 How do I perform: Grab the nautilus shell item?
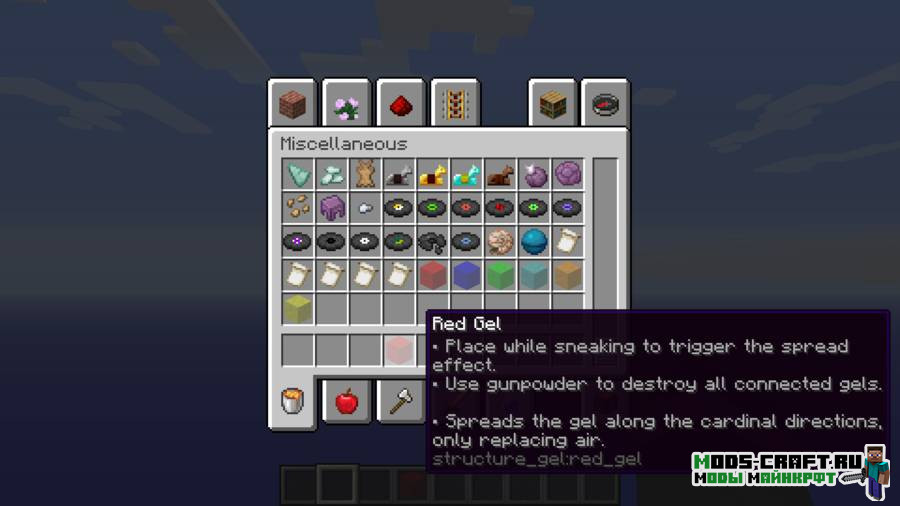(500, 242)
